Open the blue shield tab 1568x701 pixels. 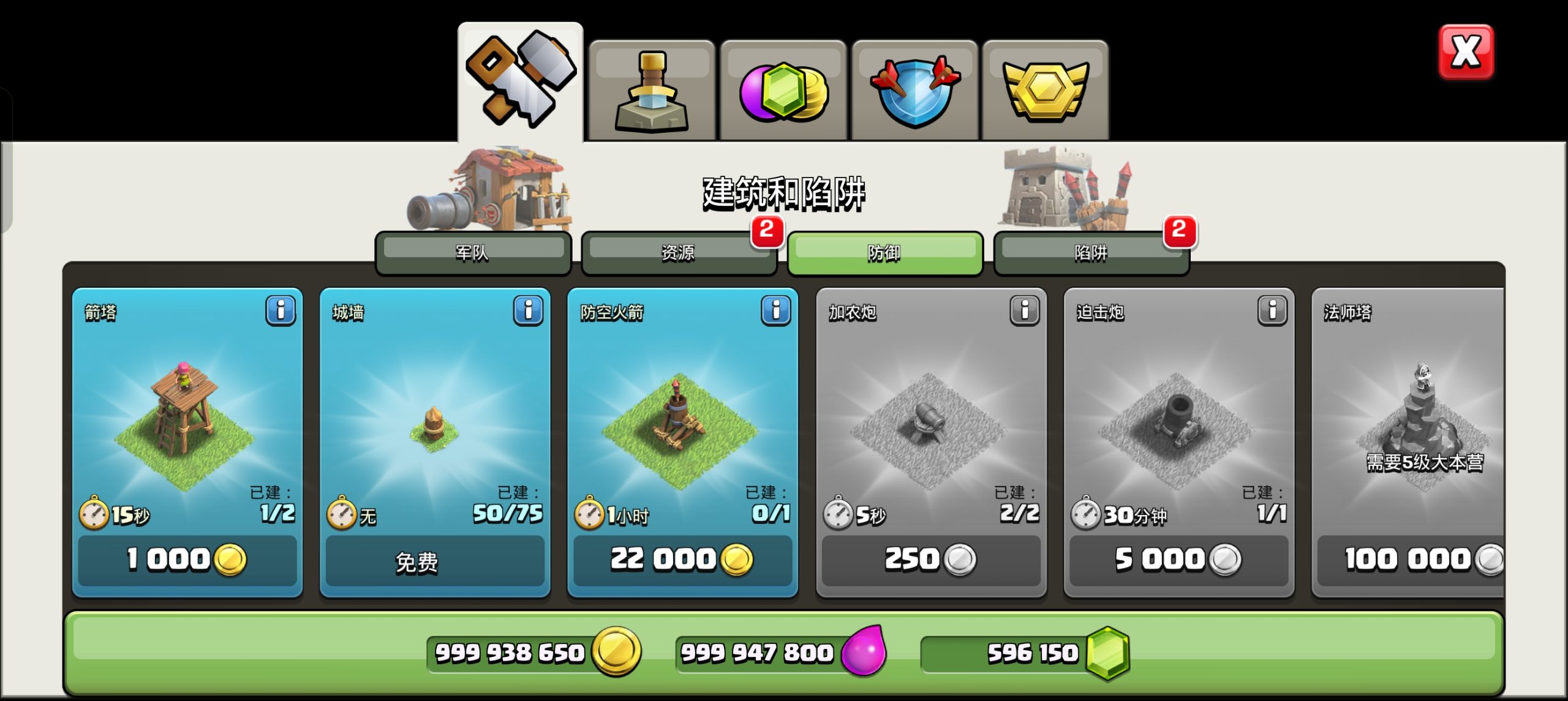[915, 91]
